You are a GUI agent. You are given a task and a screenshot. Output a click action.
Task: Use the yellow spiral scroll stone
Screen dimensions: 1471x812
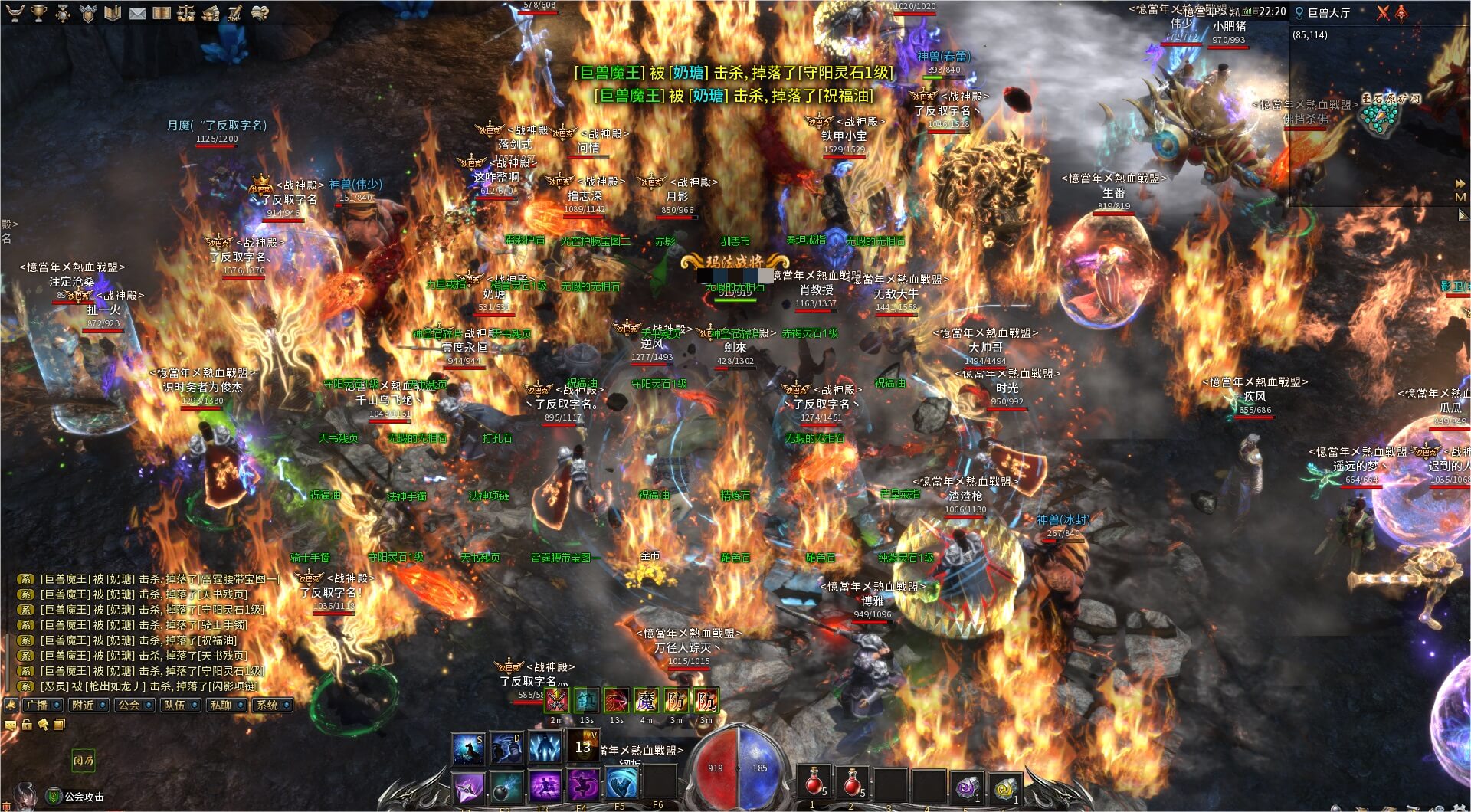[x=1004, y=787]
